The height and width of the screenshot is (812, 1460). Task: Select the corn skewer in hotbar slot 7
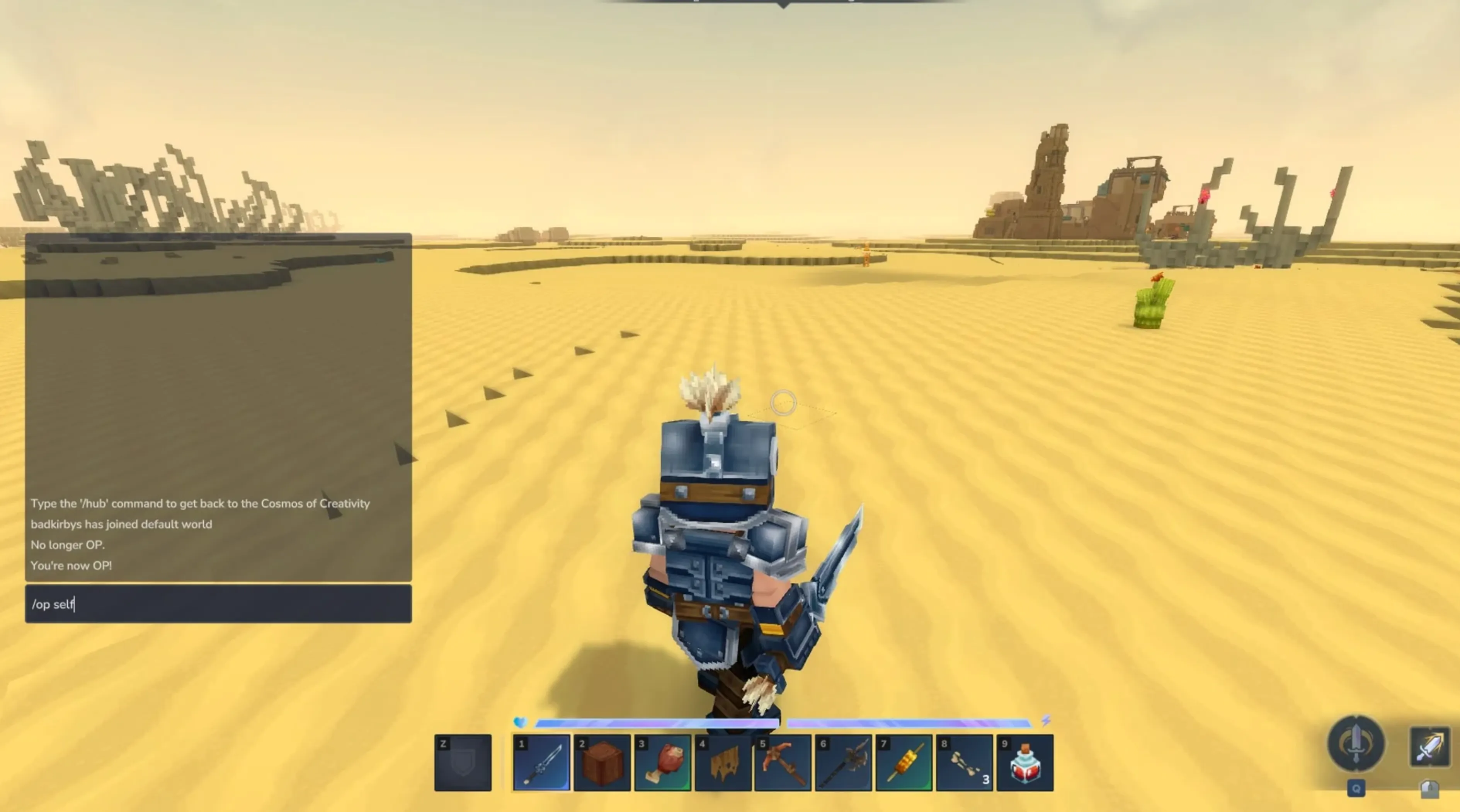tap(905, 762)
